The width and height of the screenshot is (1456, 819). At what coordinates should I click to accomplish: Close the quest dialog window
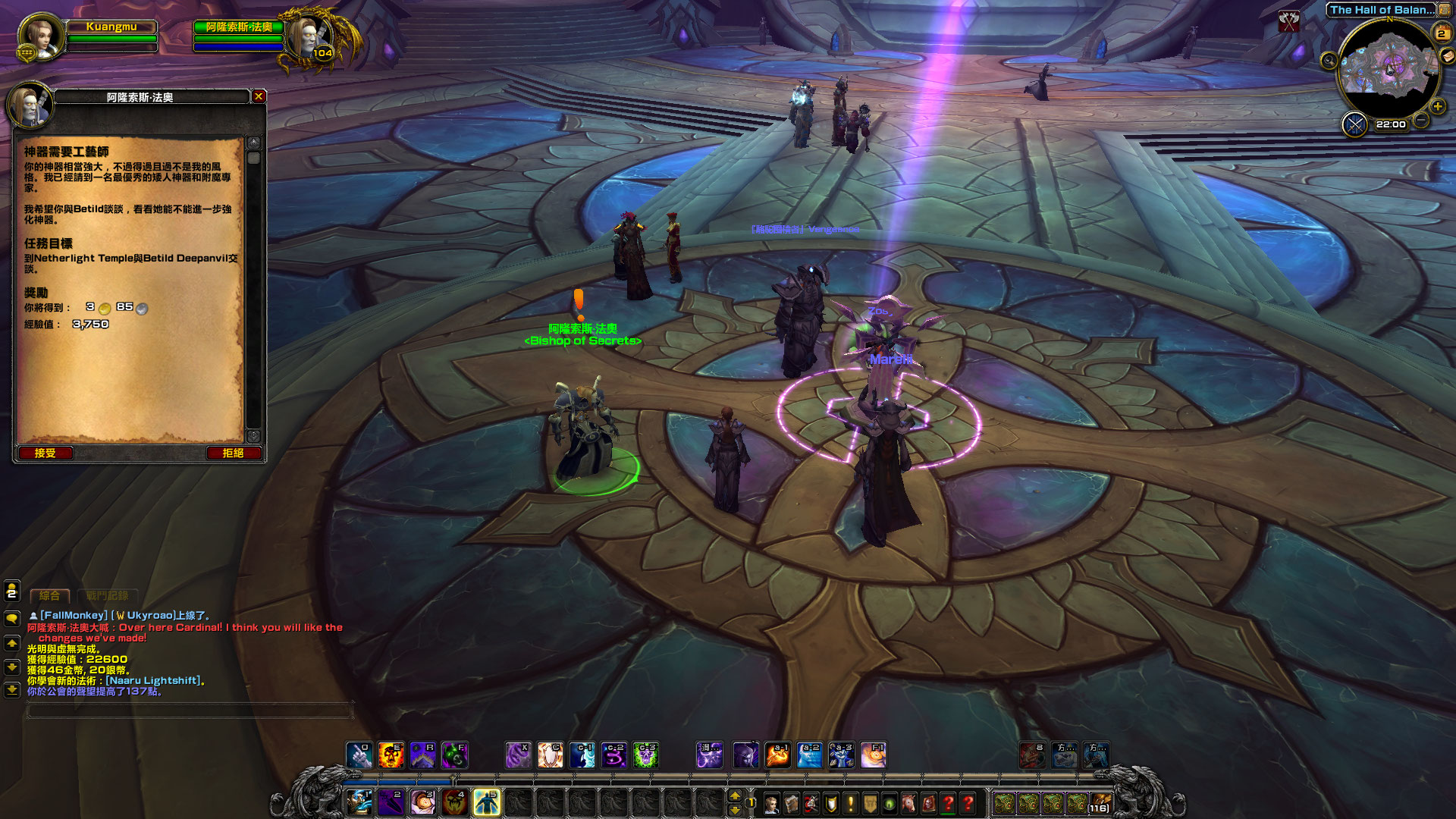click(259, 96)
